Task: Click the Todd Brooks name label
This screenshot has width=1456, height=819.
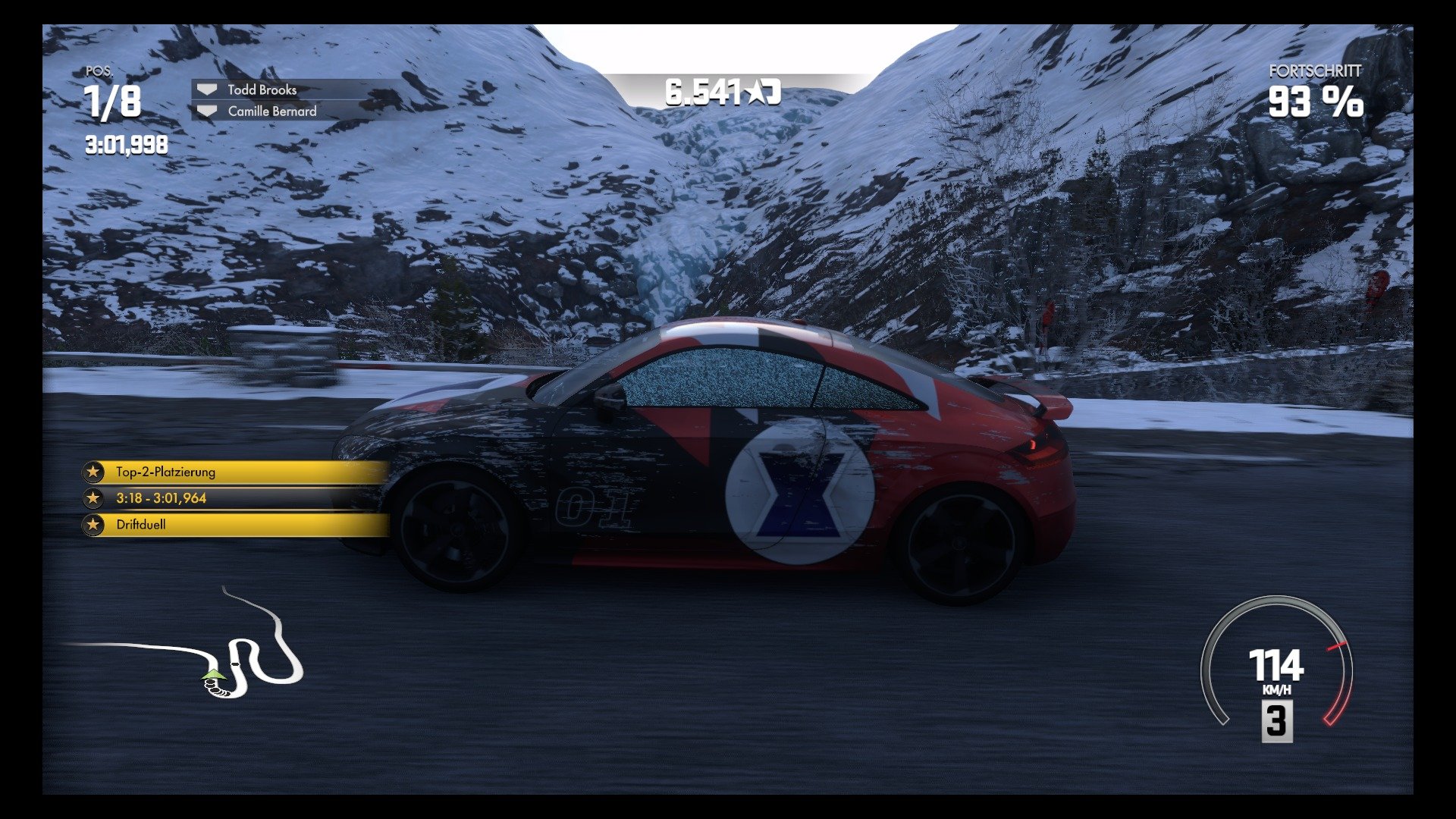Action: point(261,89)
